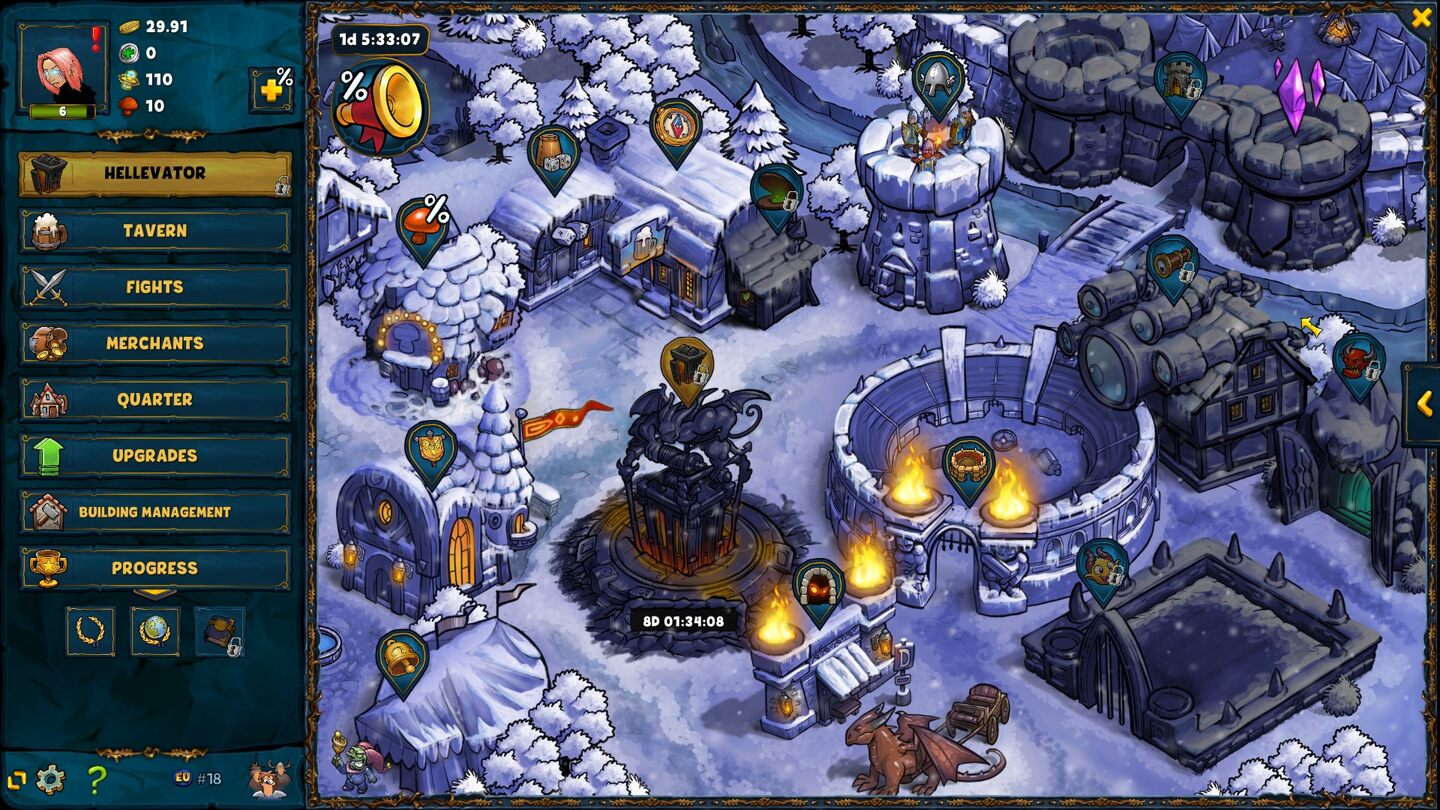The height and width of the screenshot is (810, 1440).
Task: Open Building Management
Action: (x=155, y=512)
